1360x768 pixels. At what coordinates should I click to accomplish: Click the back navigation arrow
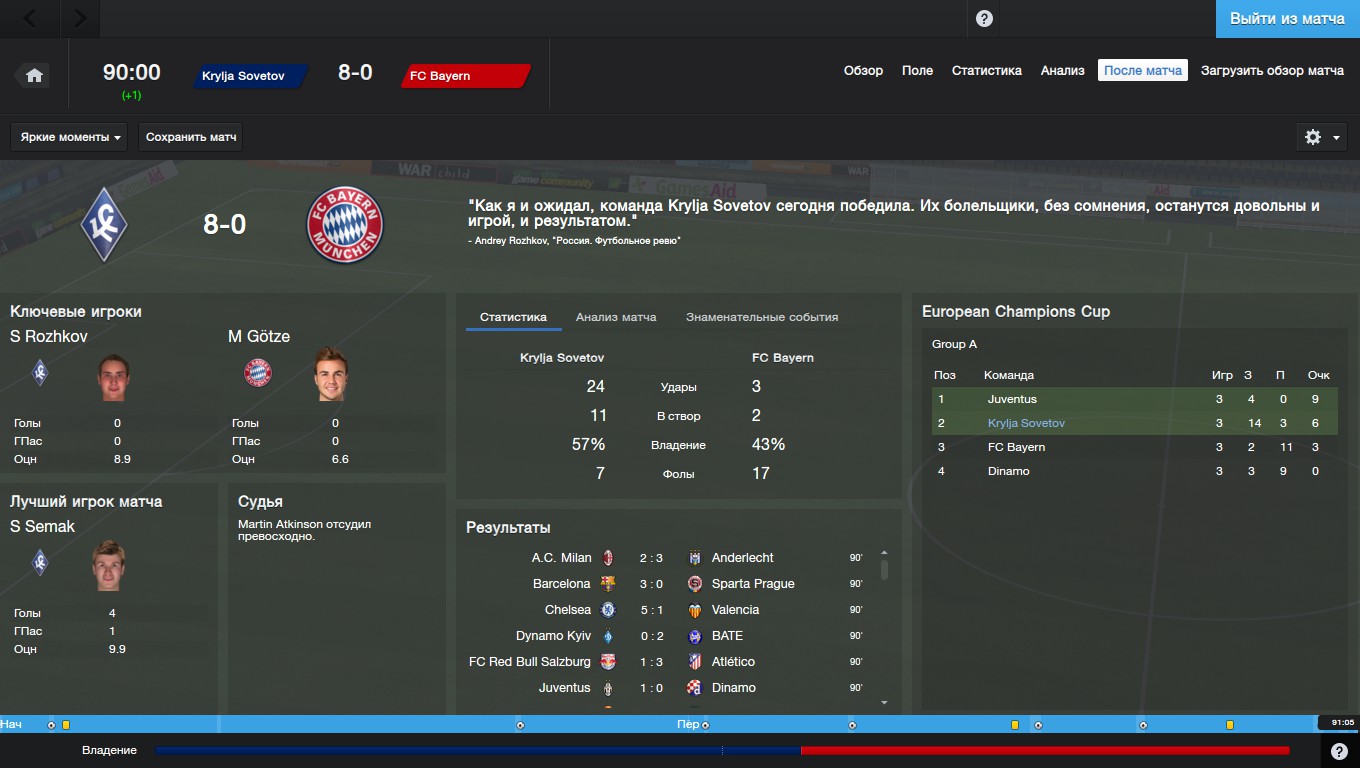pos(30,17)
